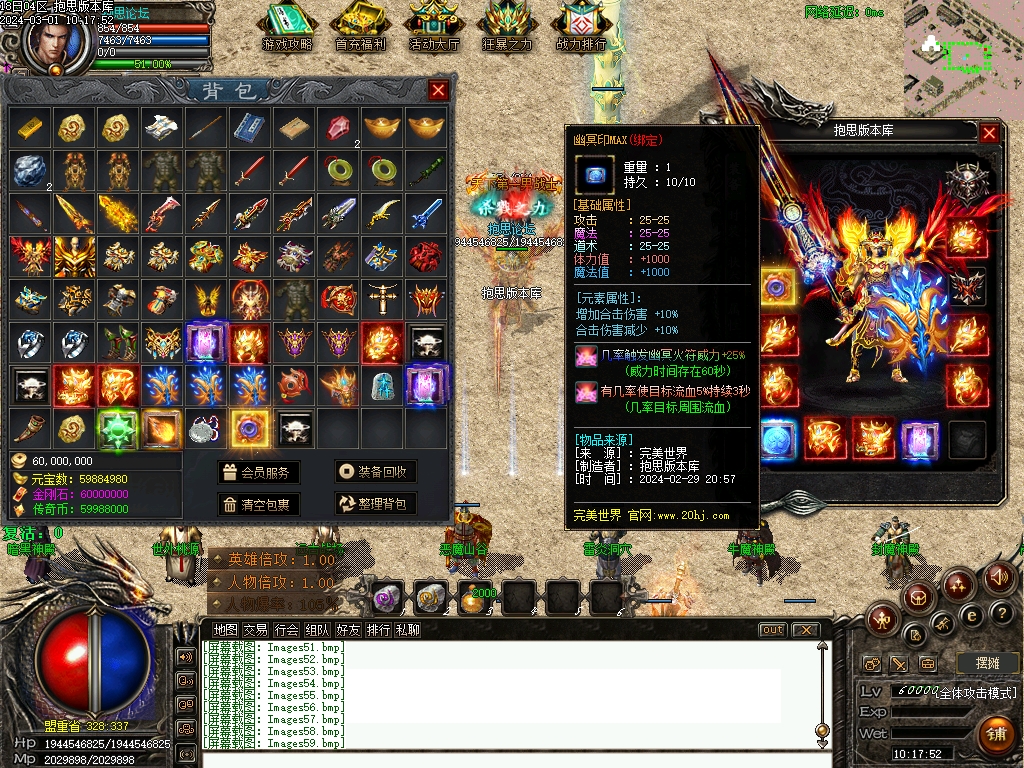Open the 游戏攻略 game guide
1024x768 pixels.
click(x=287, y=27)
